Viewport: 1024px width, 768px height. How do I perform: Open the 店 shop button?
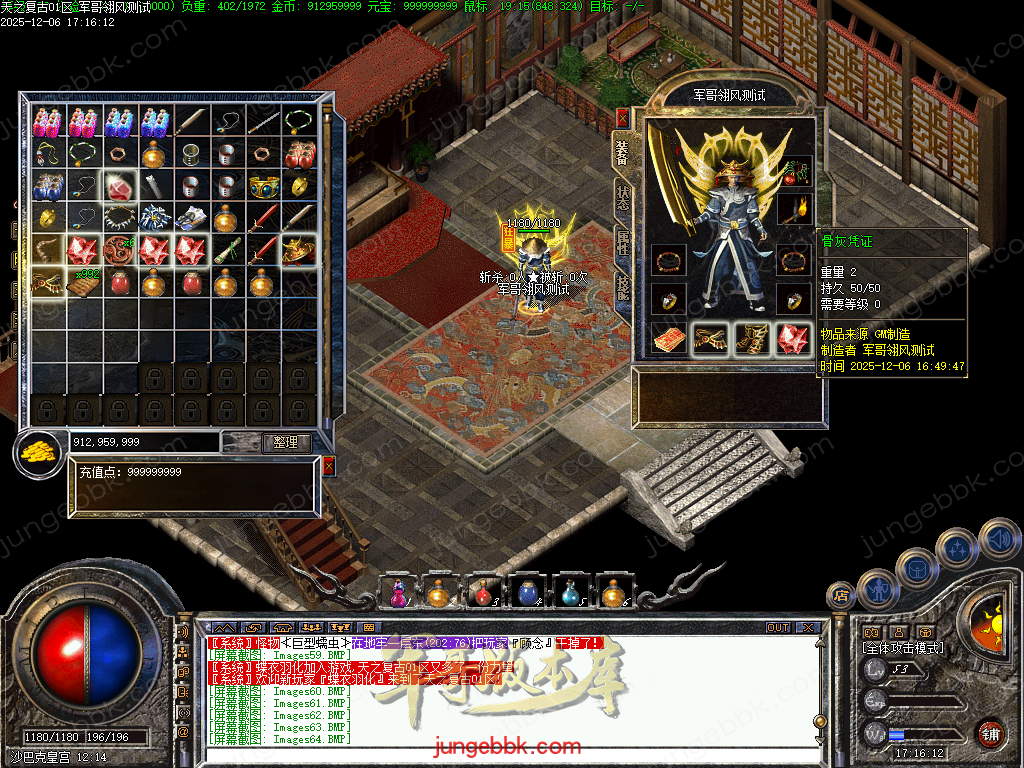[x=841, y=595]
